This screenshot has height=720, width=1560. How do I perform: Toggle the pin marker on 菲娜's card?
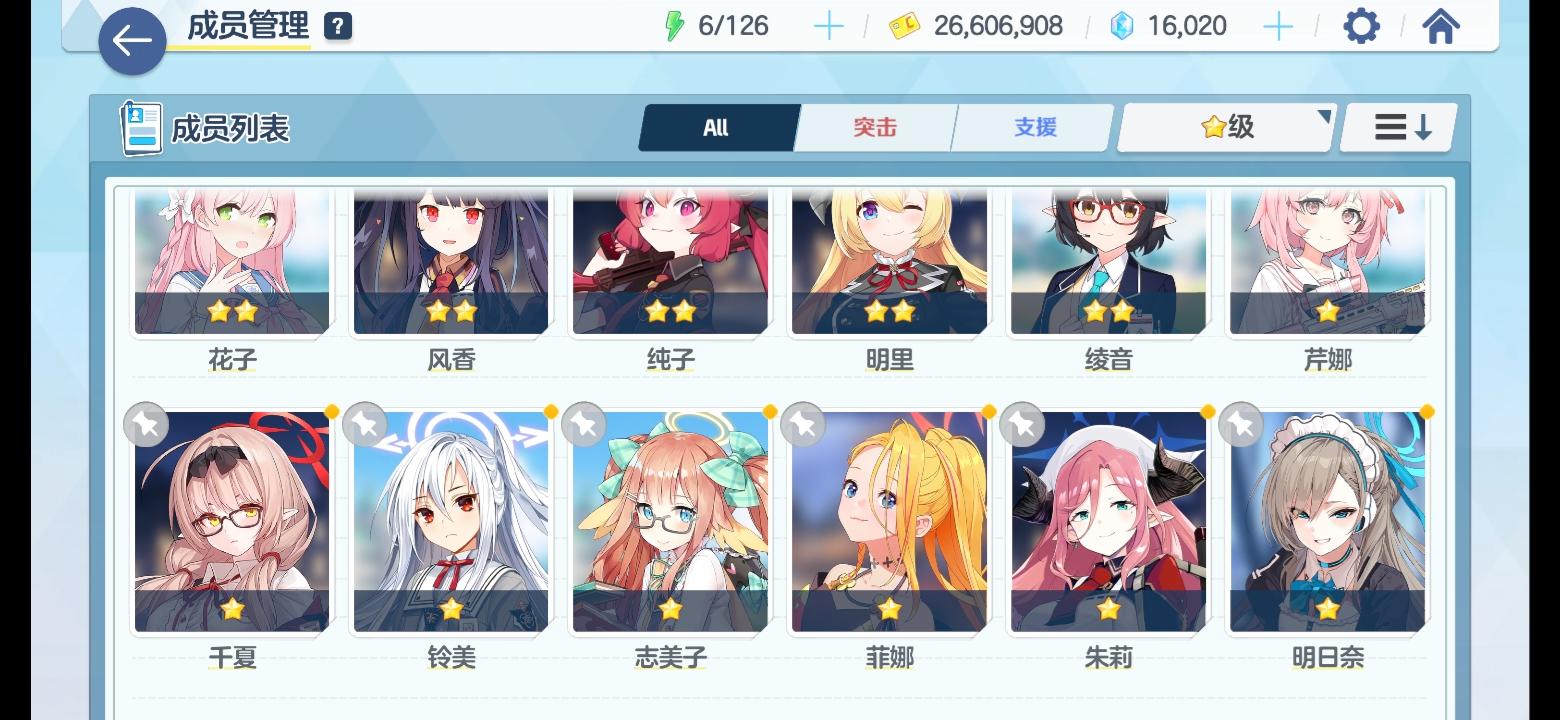[x=803, y=424]
